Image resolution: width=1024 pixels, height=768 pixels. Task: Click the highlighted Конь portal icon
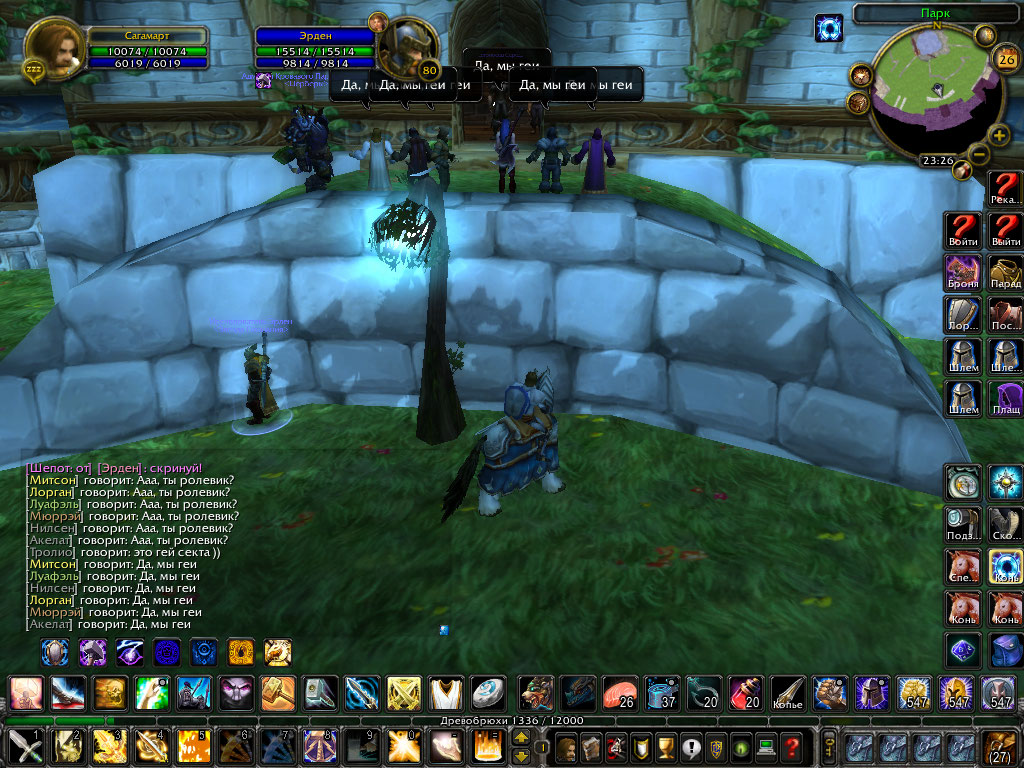pos(1007,566)
